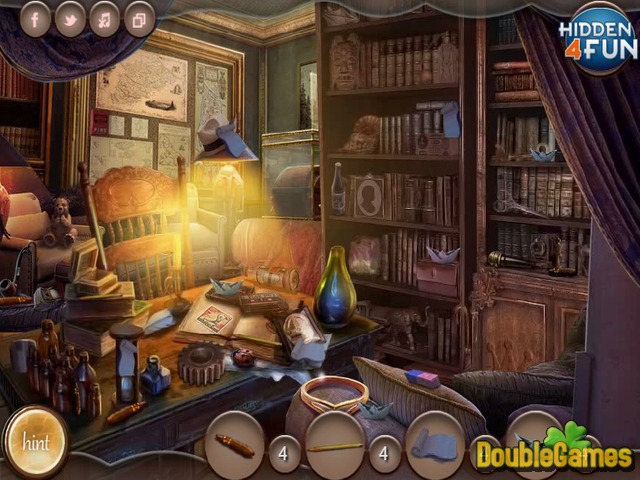
Task: Select the blue paper scroll slot
Action: coord(434,445)
